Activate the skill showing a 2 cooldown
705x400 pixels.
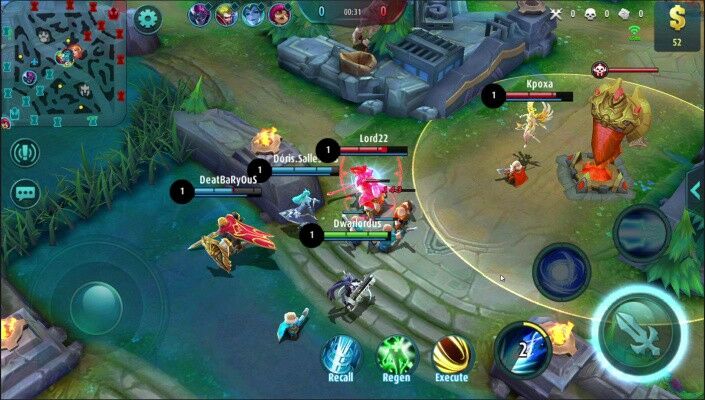coord(522,350)
